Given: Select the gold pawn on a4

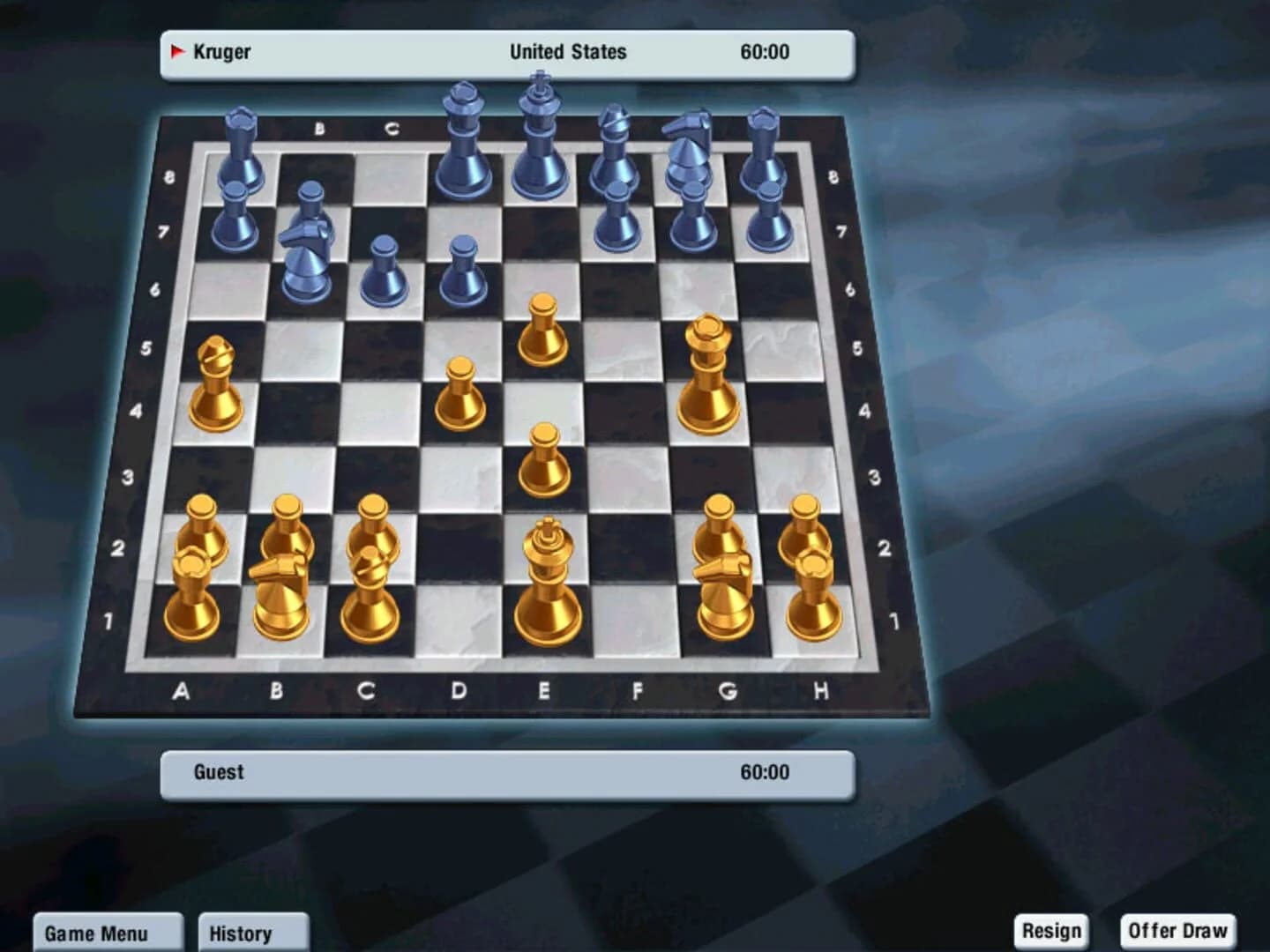Looking at the screenshot, I should [214, 383].
